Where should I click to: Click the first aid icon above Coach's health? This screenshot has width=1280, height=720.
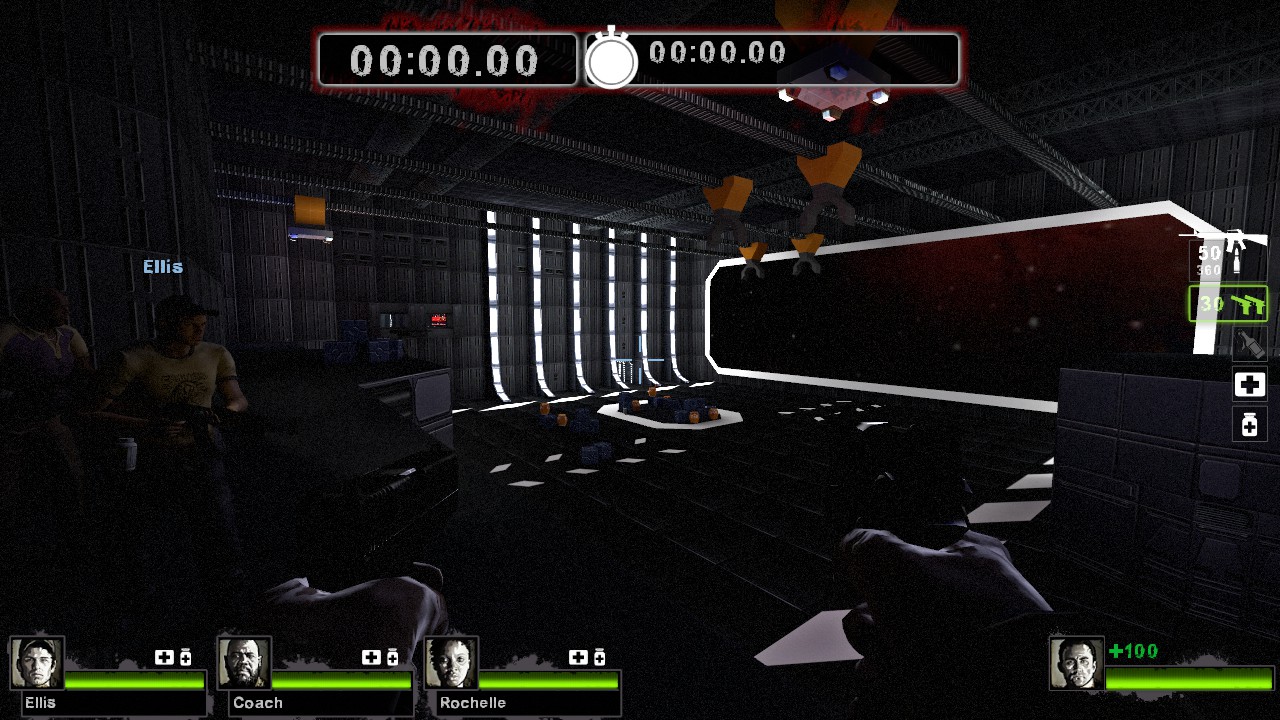tap(371, 657)
